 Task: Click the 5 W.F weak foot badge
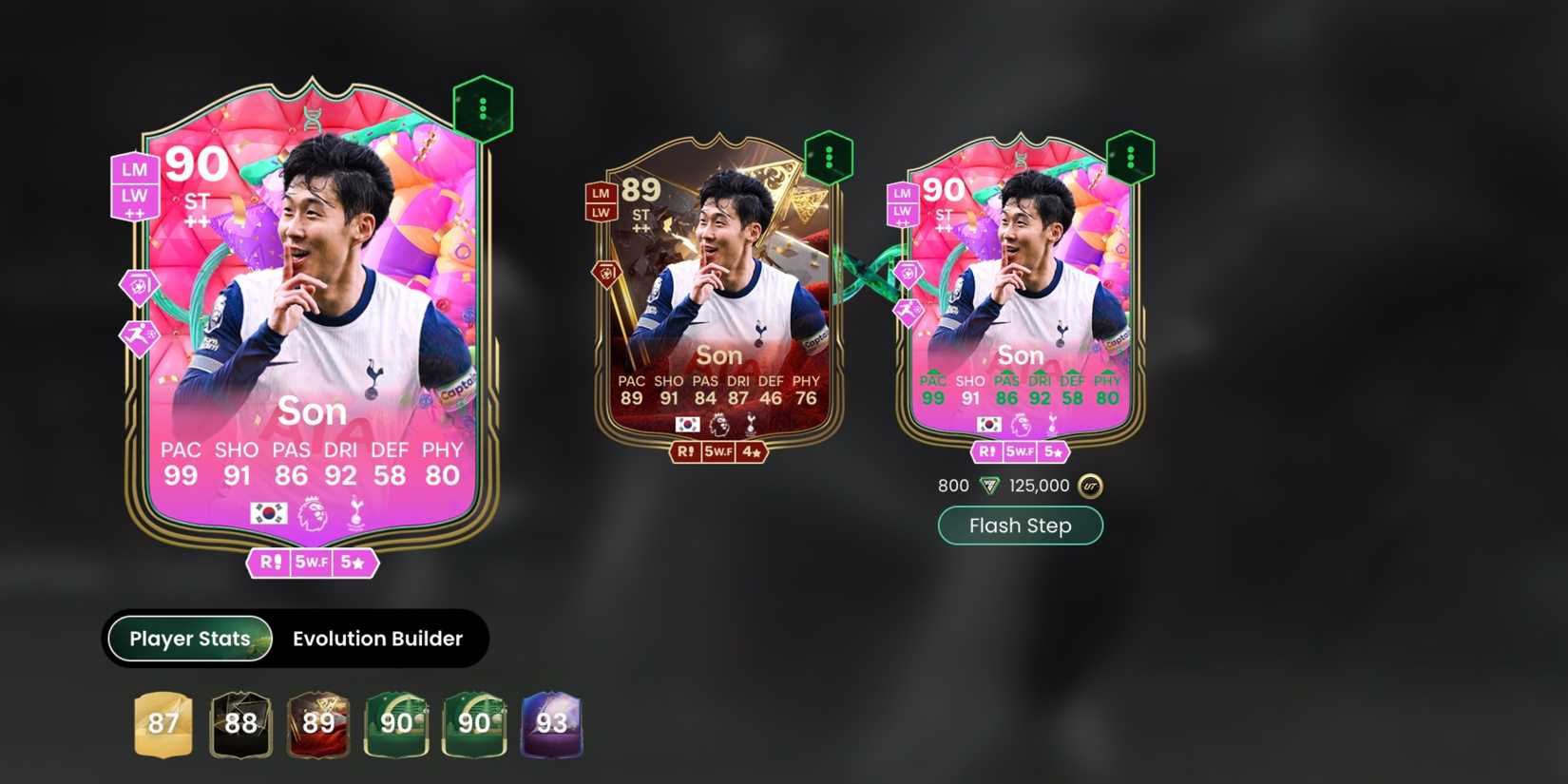point(312,563)
